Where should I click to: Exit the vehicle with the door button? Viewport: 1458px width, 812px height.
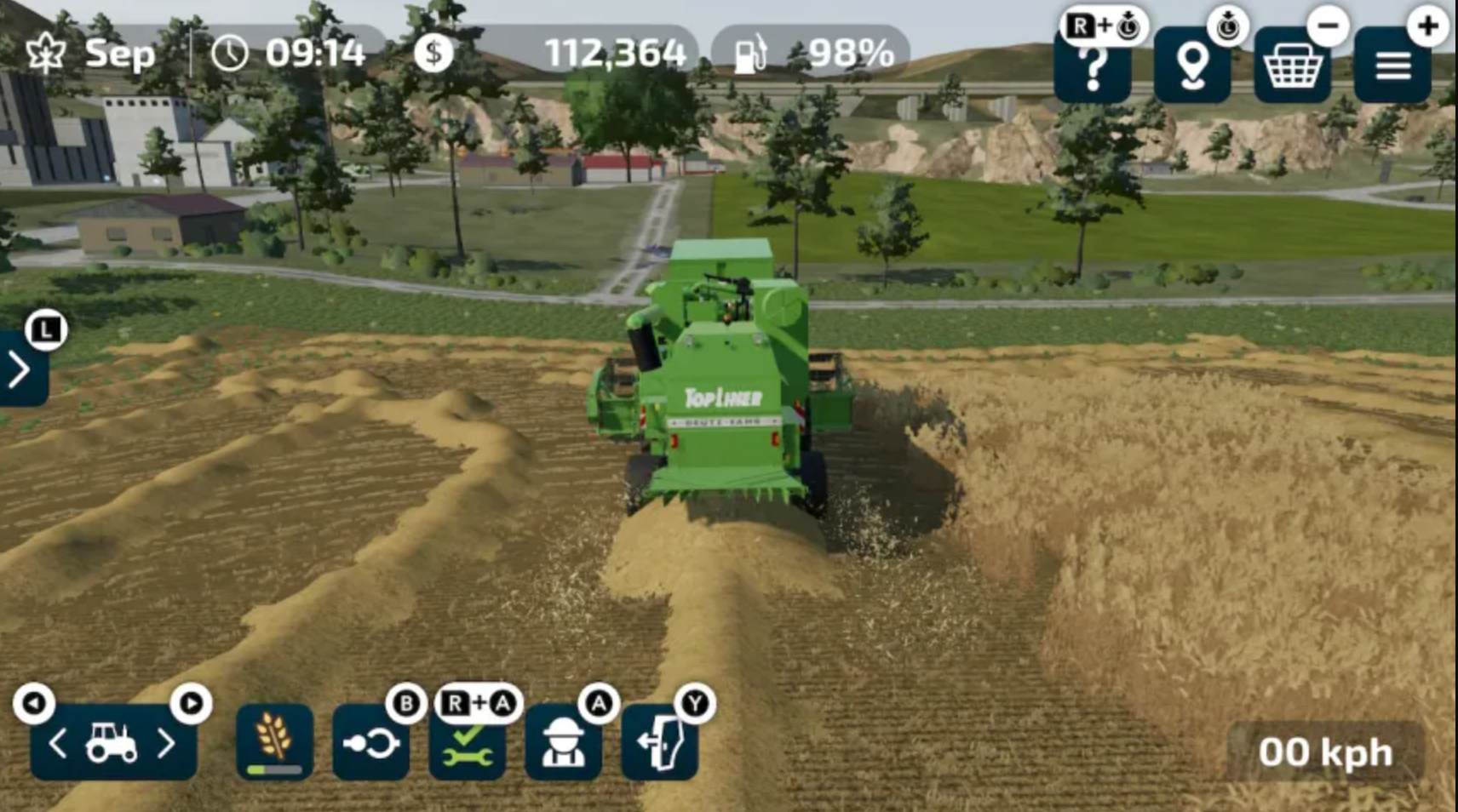(x=659, y=743)
